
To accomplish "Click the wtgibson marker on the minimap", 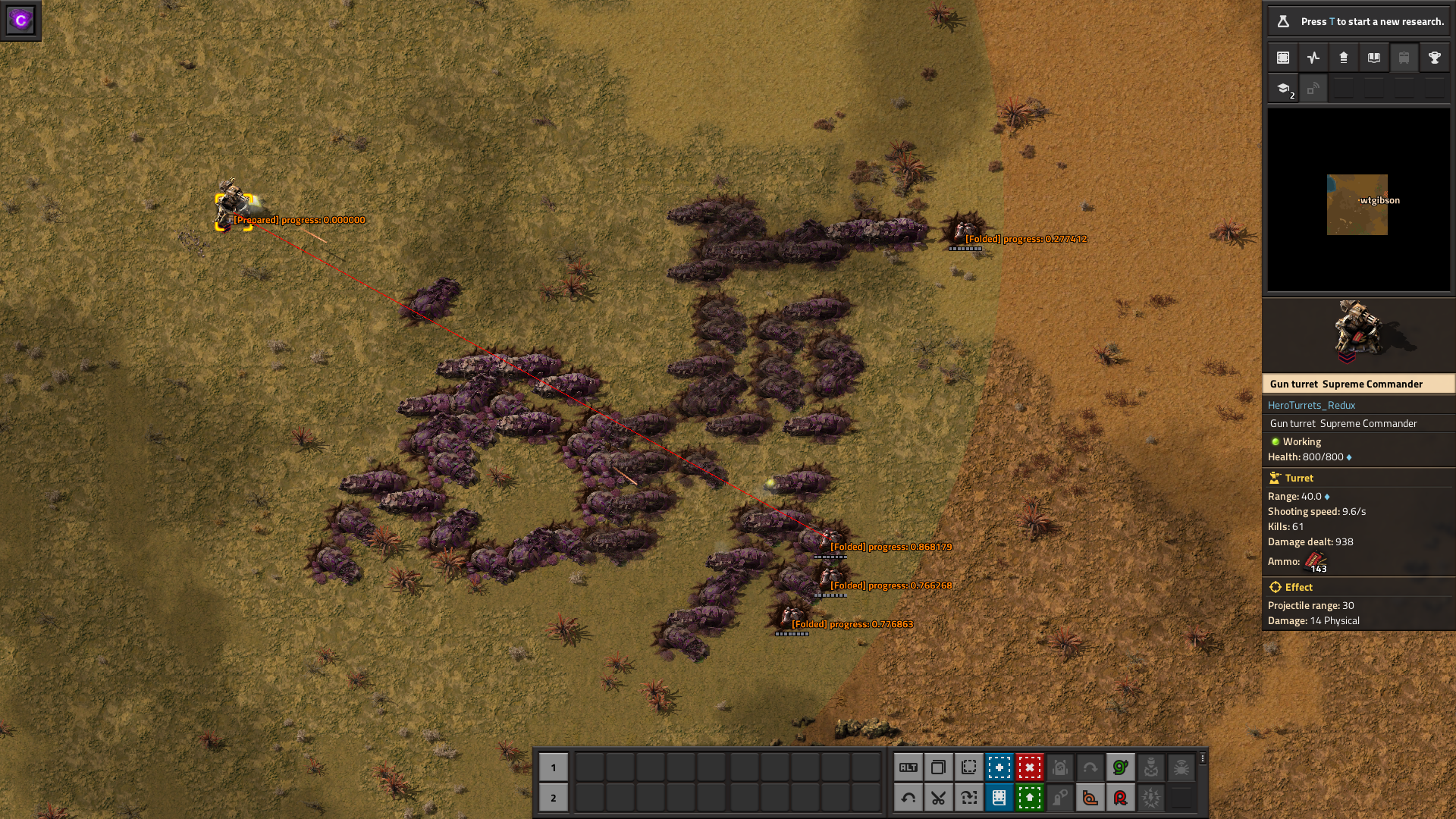I will pyautogui.click(x=1357, y=201).
